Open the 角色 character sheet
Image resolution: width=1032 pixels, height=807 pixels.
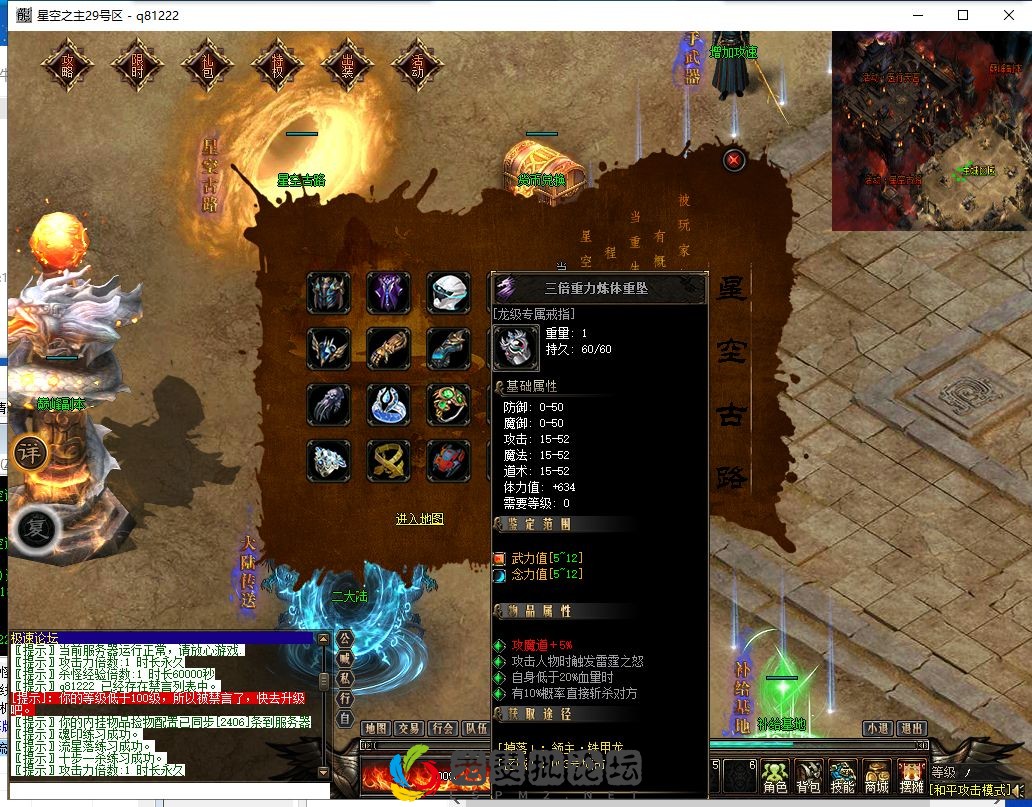point(775,775)
